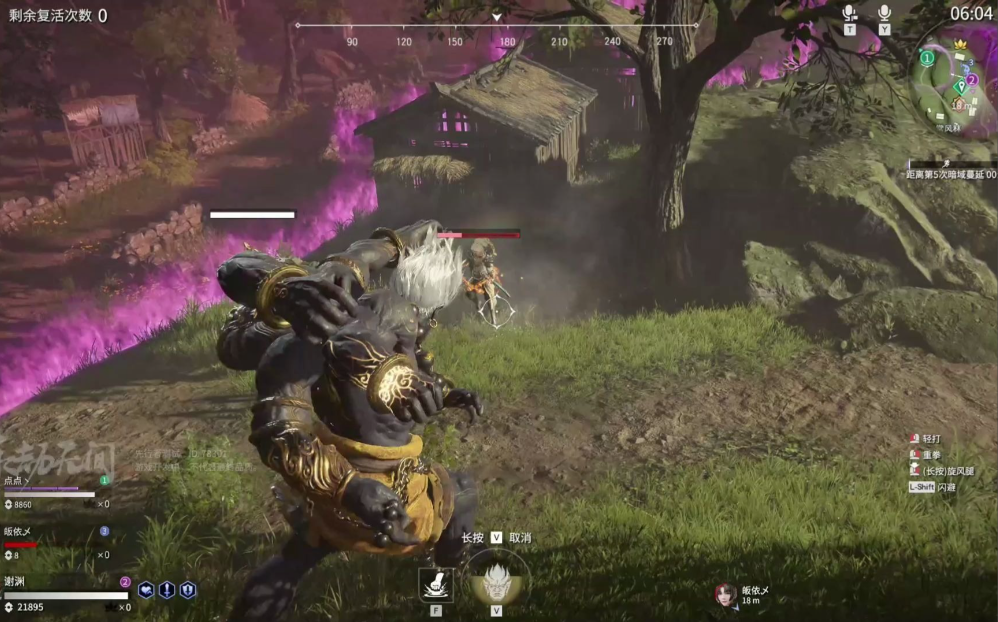
Task: Click the shield buff icon
Action: coord(187,590)
